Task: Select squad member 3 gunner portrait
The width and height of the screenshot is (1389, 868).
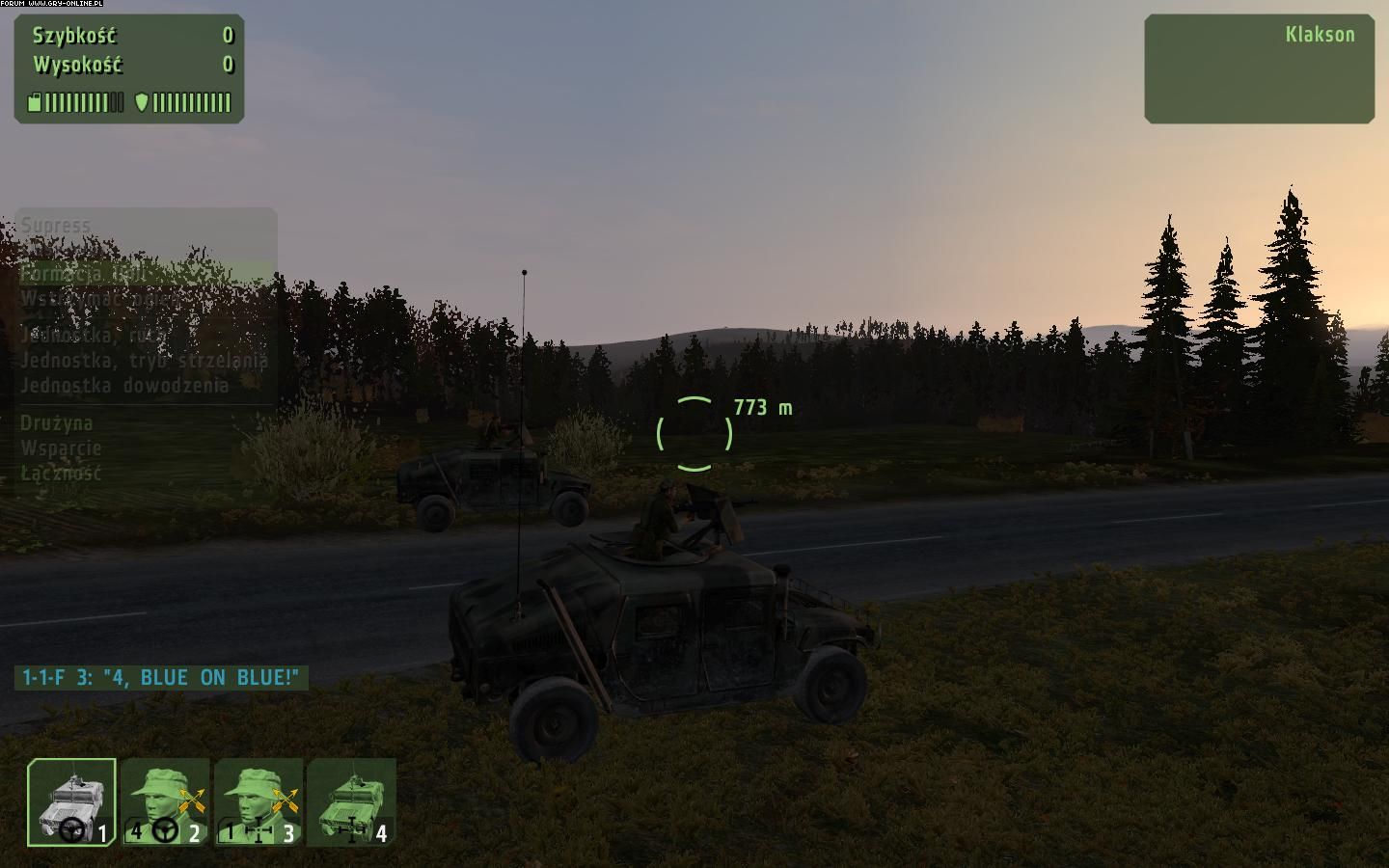Action: (x=258, y=802)
